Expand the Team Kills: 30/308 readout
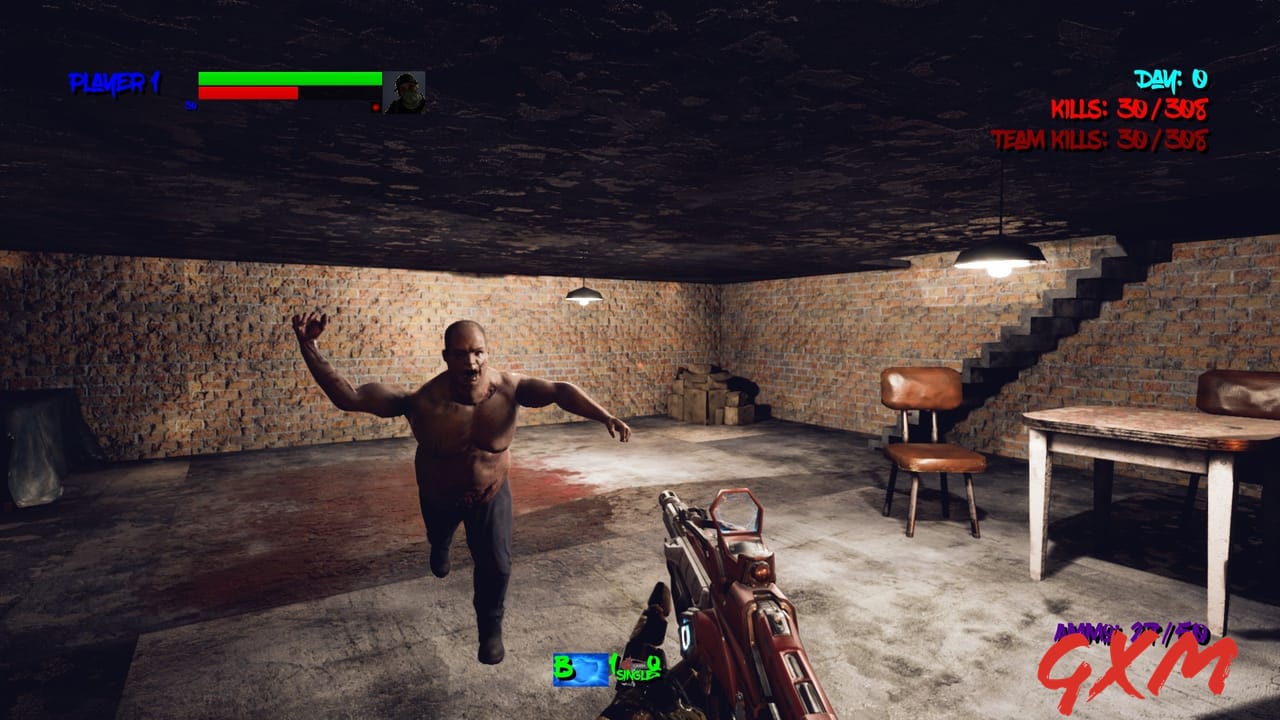This screenshot has width=1280, height=720. click(1098, 141)
